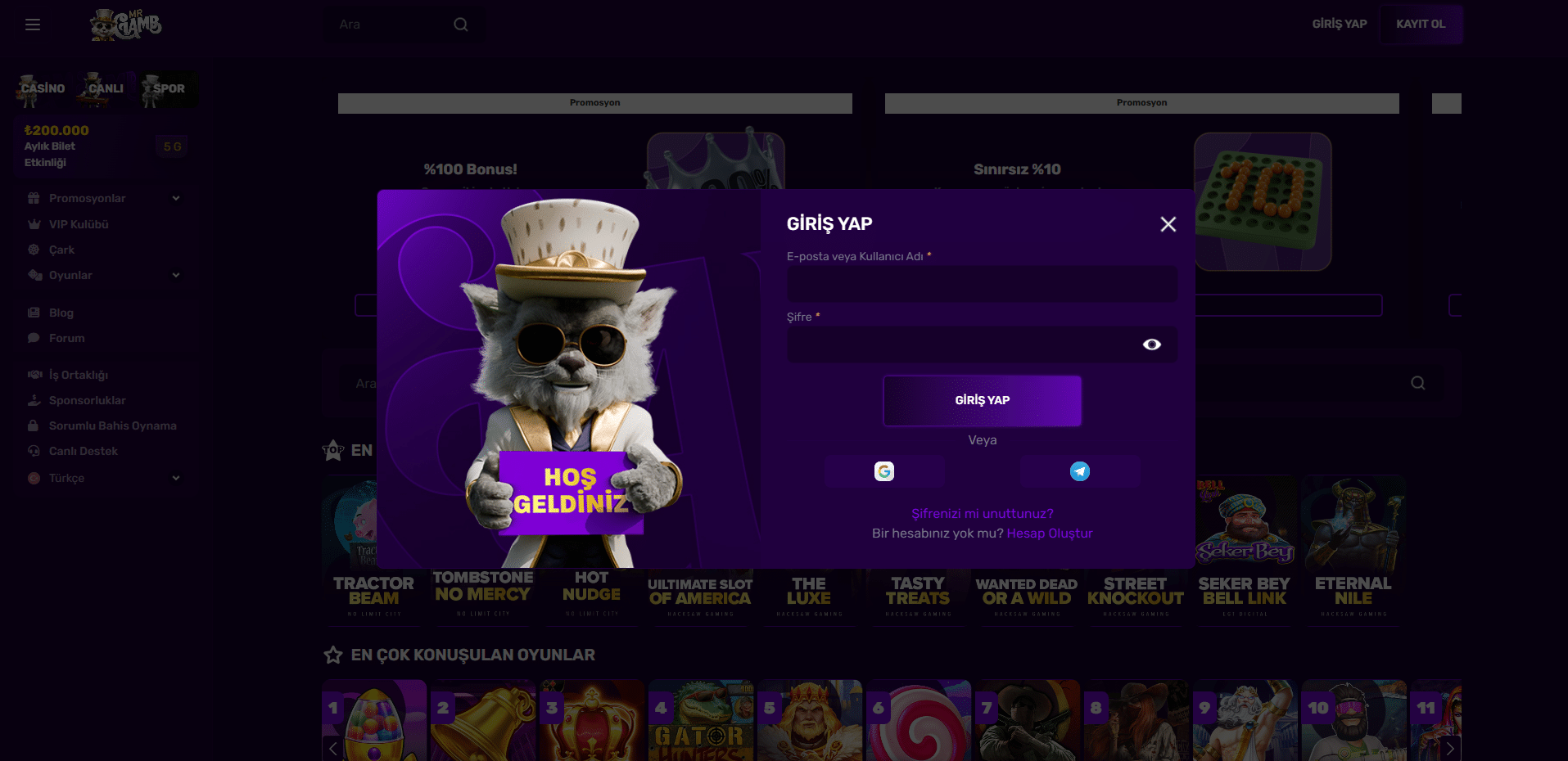Image resolution: width=1568 pixels, height=761 pixels.
Task: Open the Türkçe language dropdown
Action: 104,478
